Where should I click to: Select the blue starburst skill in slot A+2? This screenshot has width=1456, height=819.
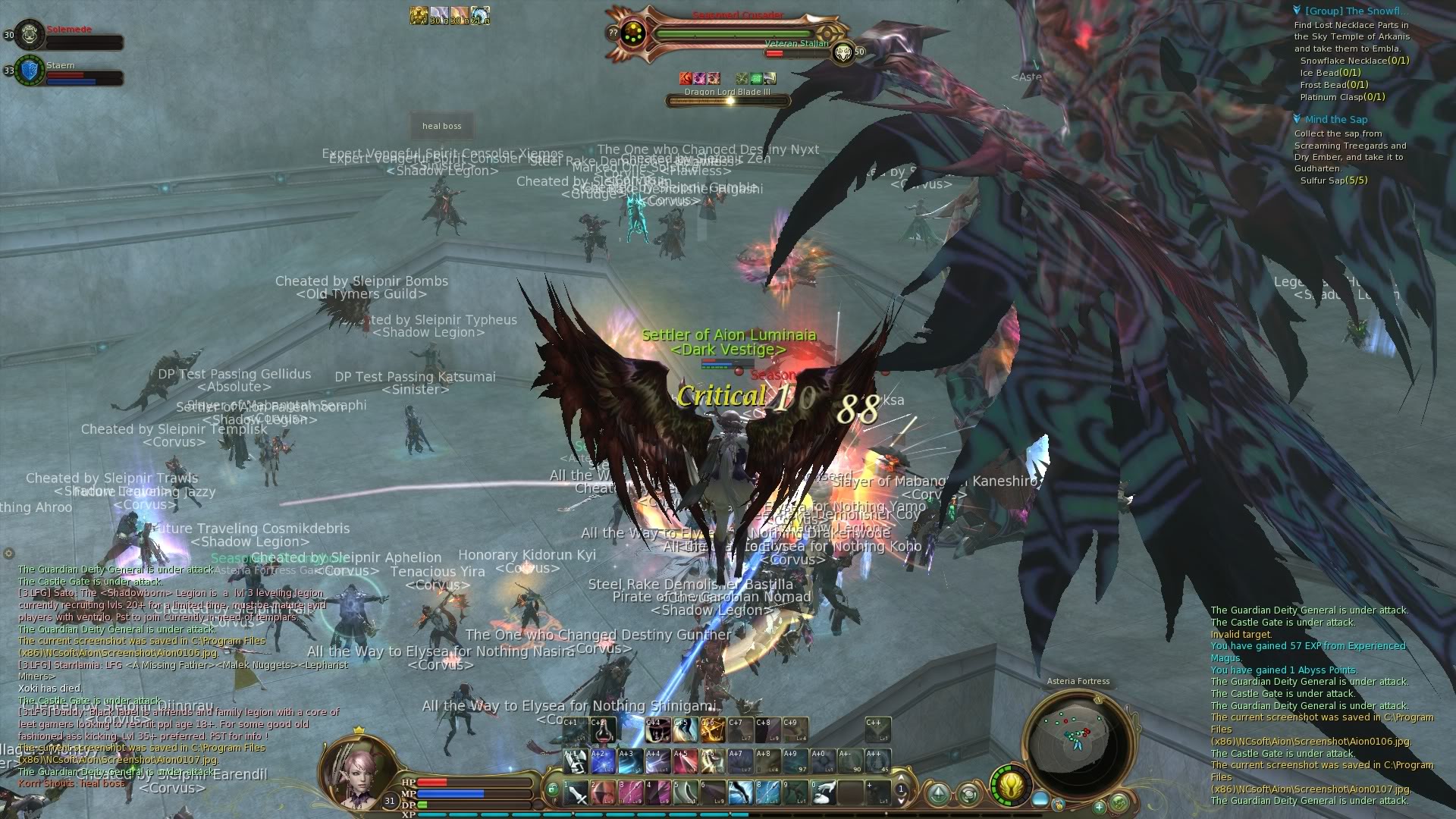tap(603, 761)
